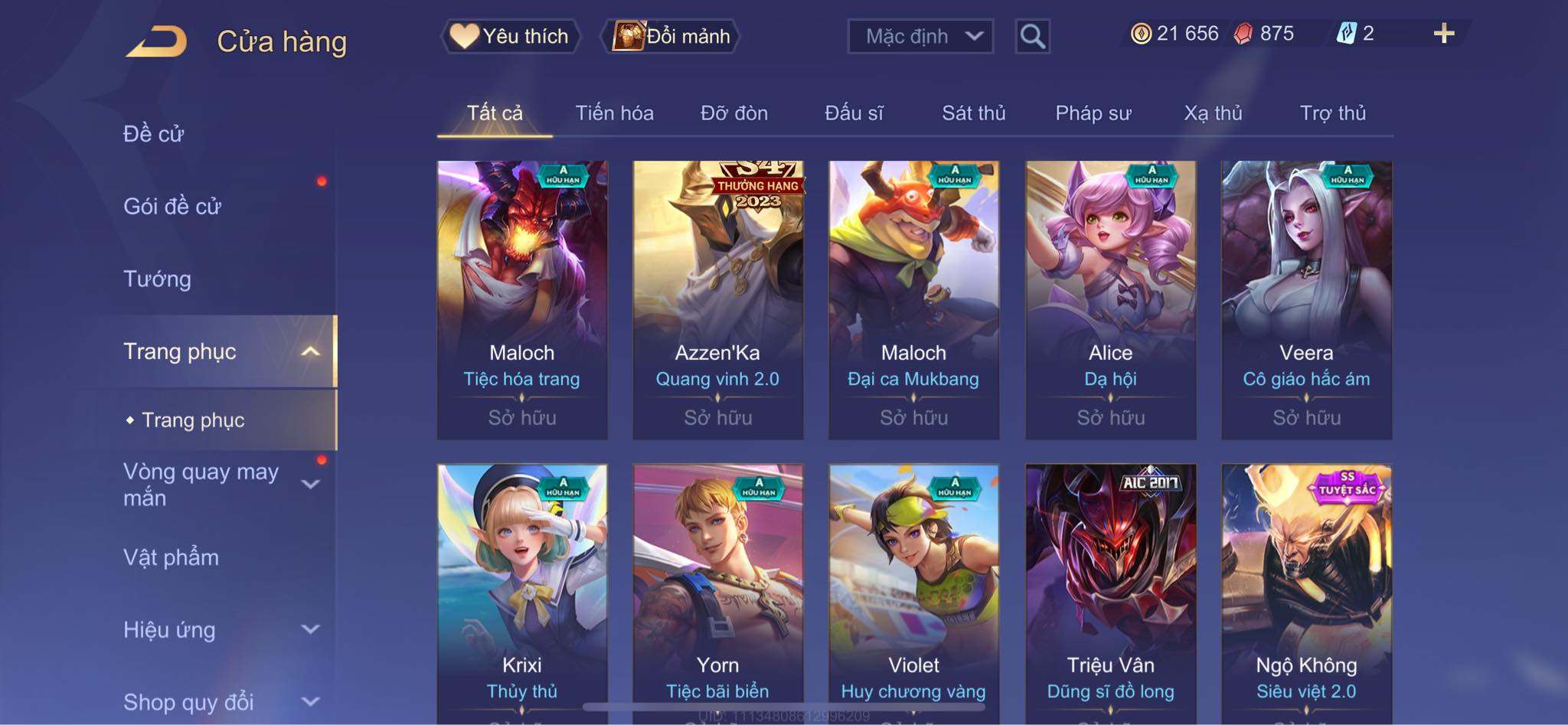
Task: Open the Đề cử menu entry
Action: 154,134
